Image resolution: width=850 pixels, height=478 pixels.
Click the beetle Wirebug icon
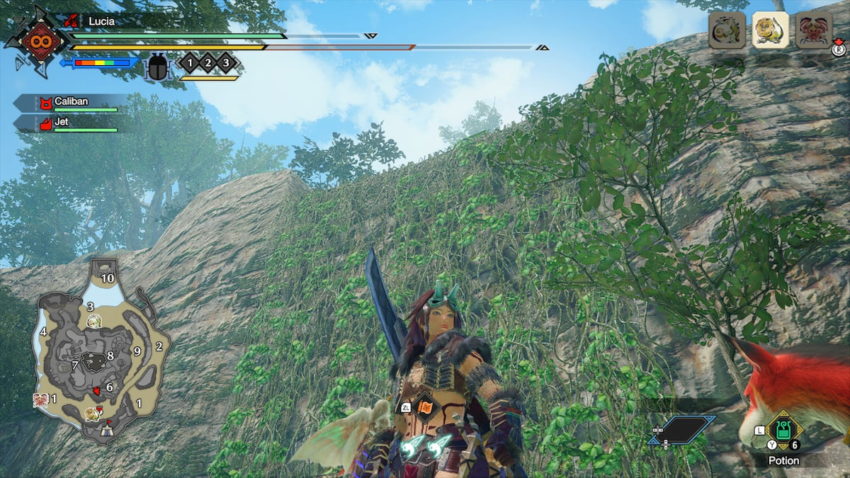[x=158, y=67]
